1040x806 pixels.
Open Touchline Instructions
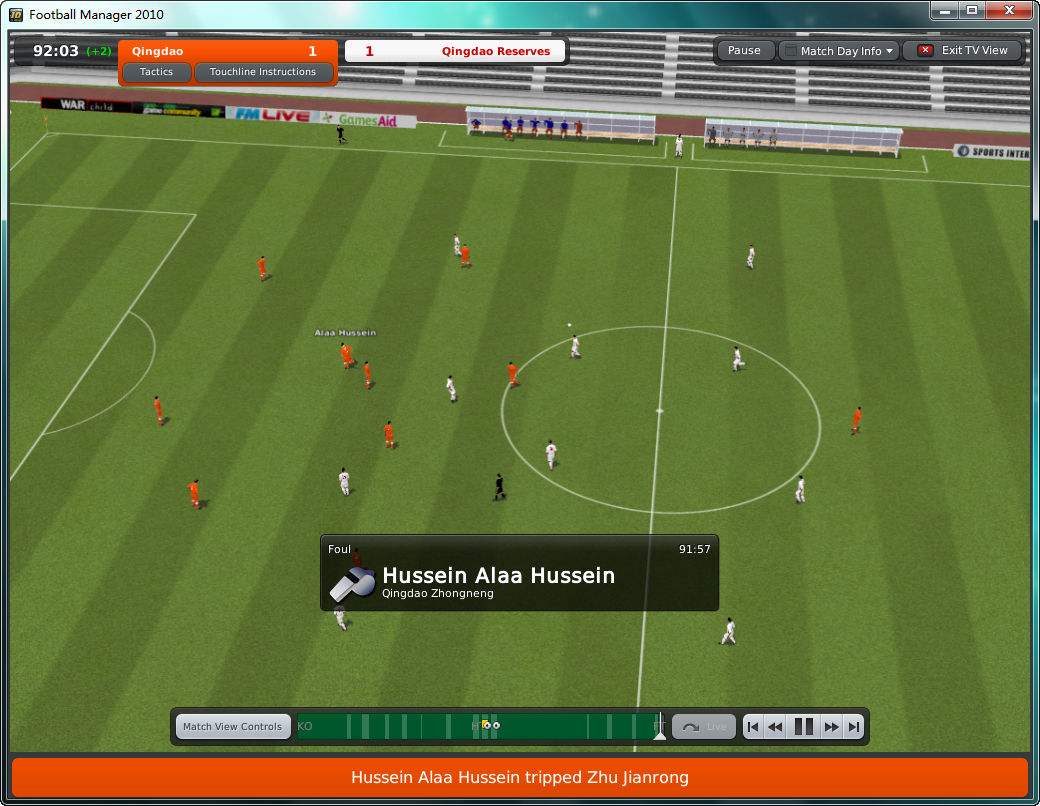(x=263, y=72)
